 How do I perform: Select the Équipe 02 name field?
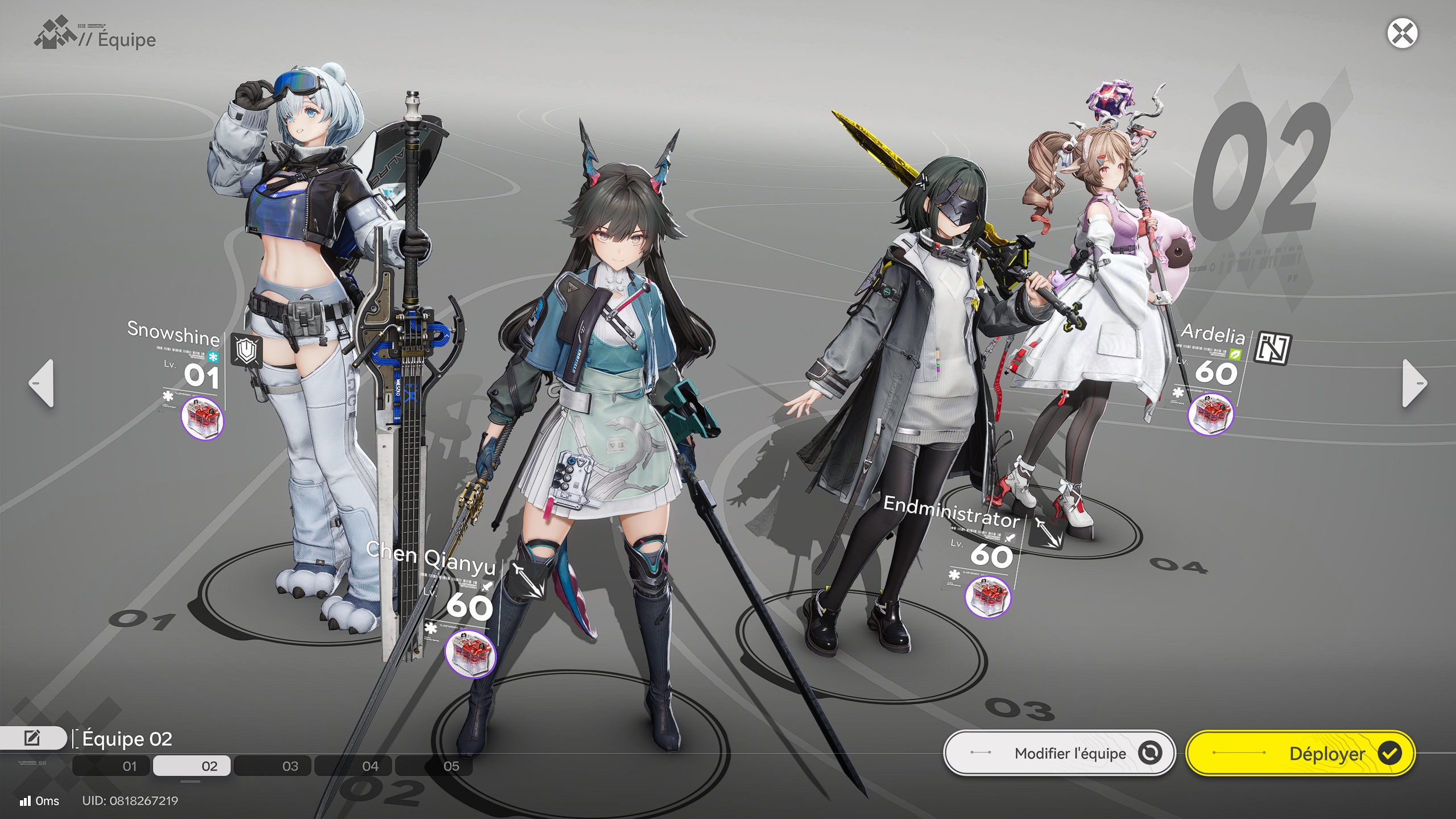[x=125, y=739]
